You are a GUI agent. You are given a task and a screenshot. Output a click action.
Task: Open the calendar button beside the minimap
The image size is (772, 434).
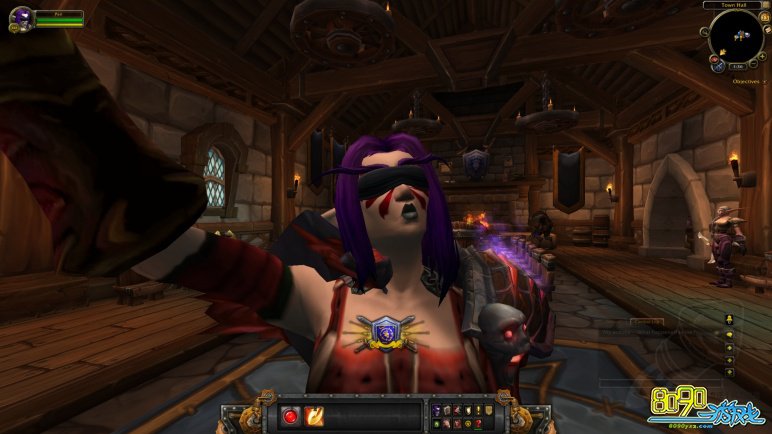coord(764,17)
